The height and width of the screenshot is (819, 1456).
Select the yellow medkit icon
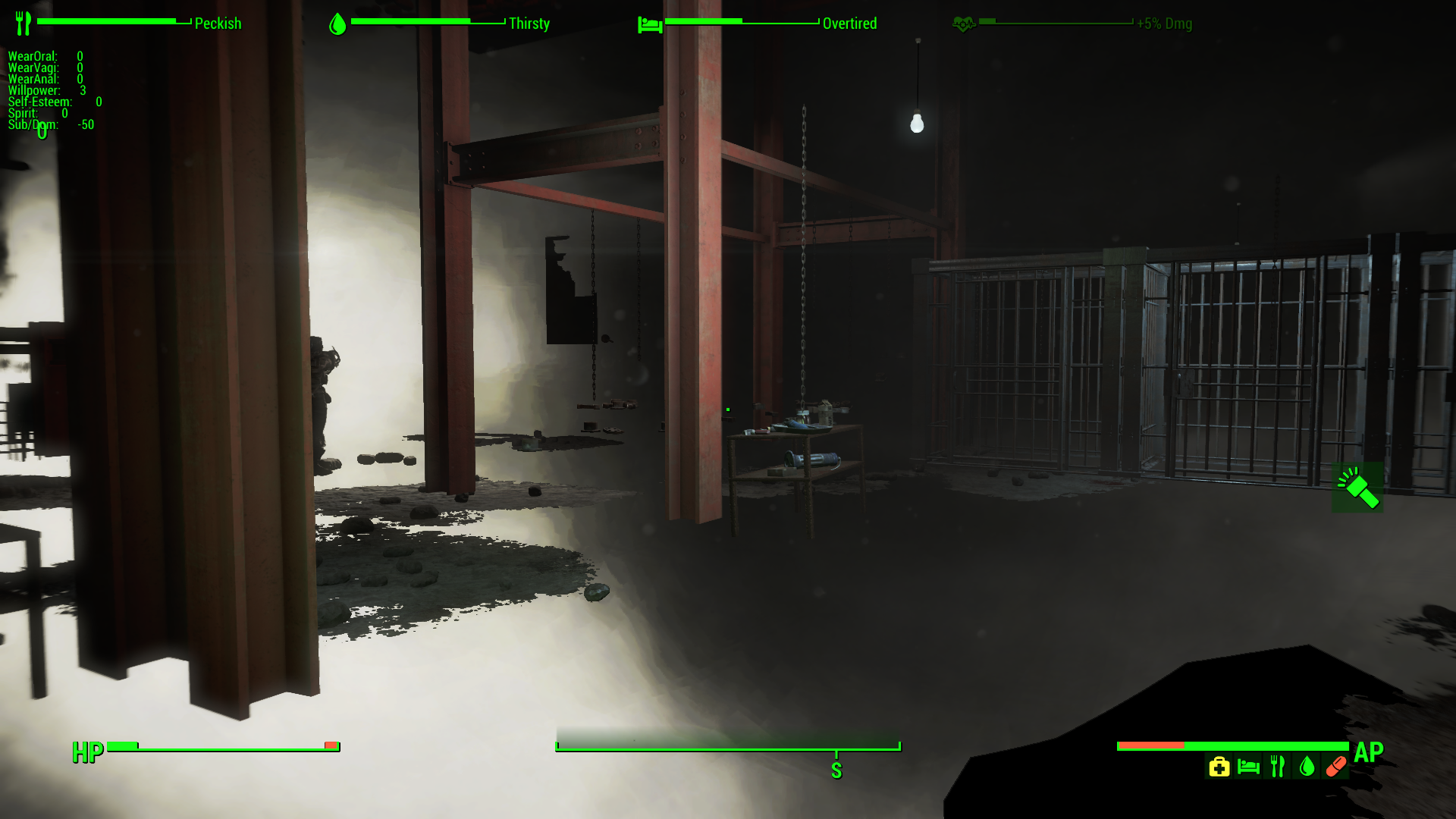tap(1219, 767)
